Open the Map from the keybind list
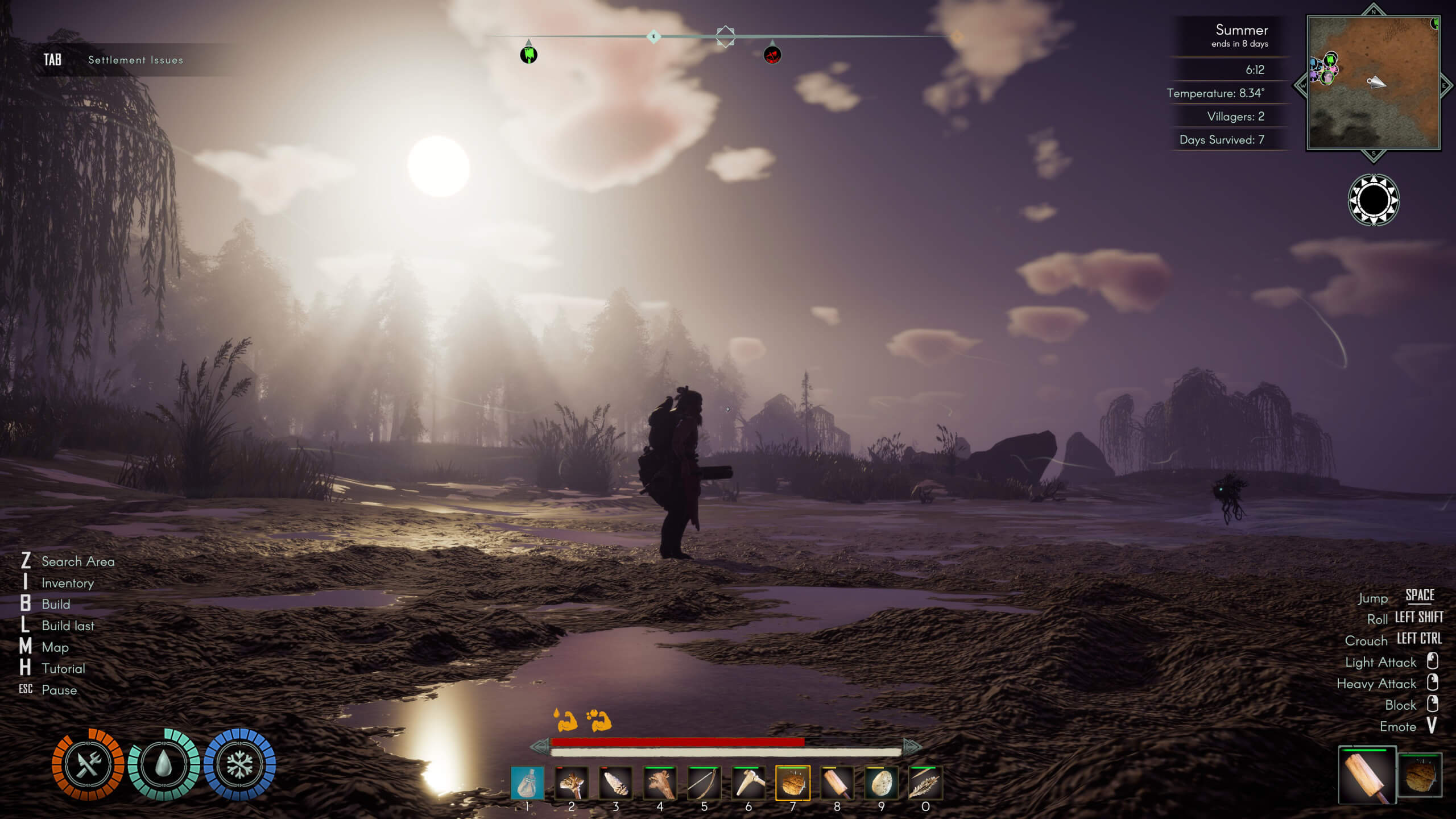The image size is (1456, 819). tap(55, 647)
